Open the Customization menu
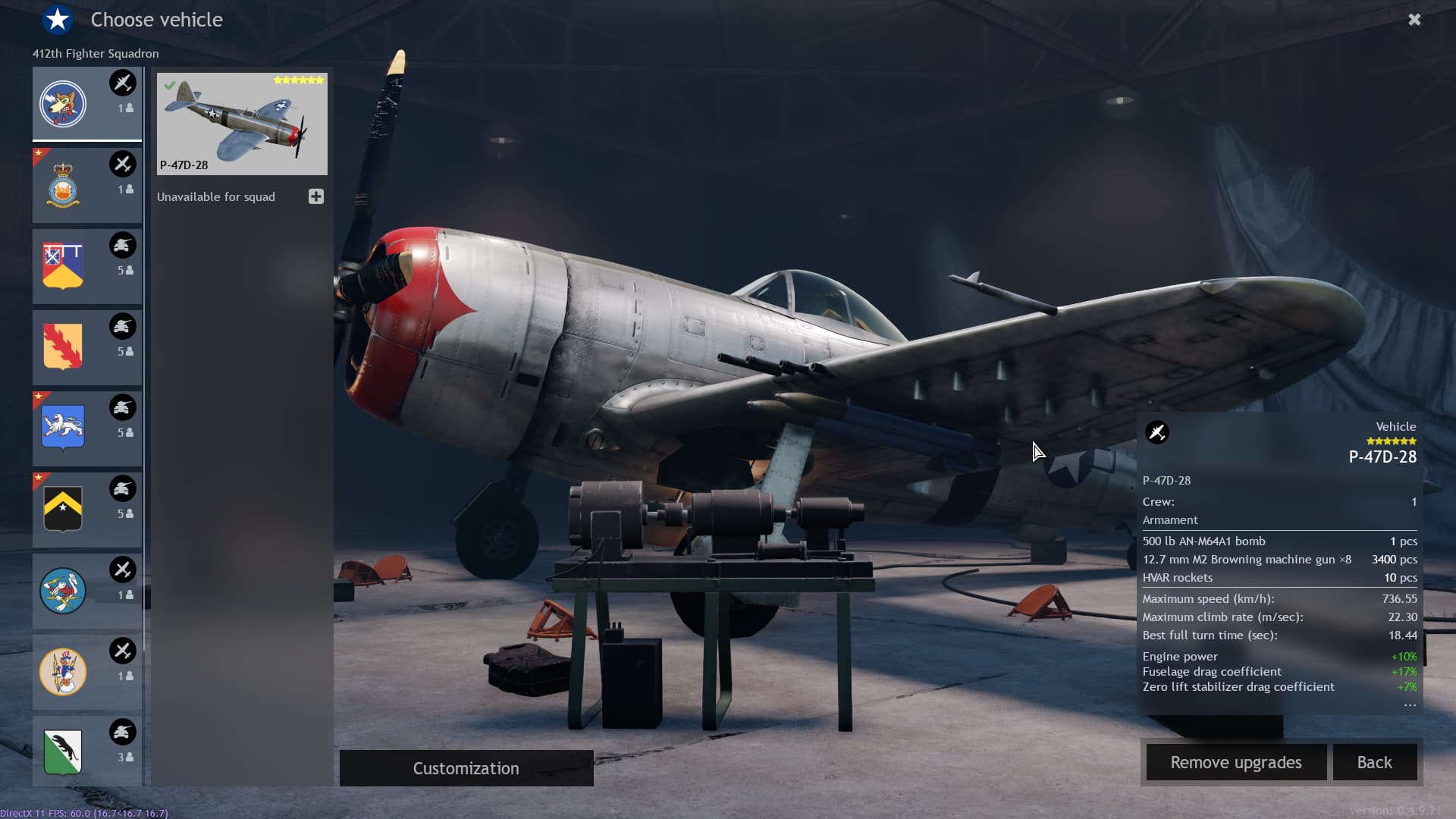 coord(466,768)
